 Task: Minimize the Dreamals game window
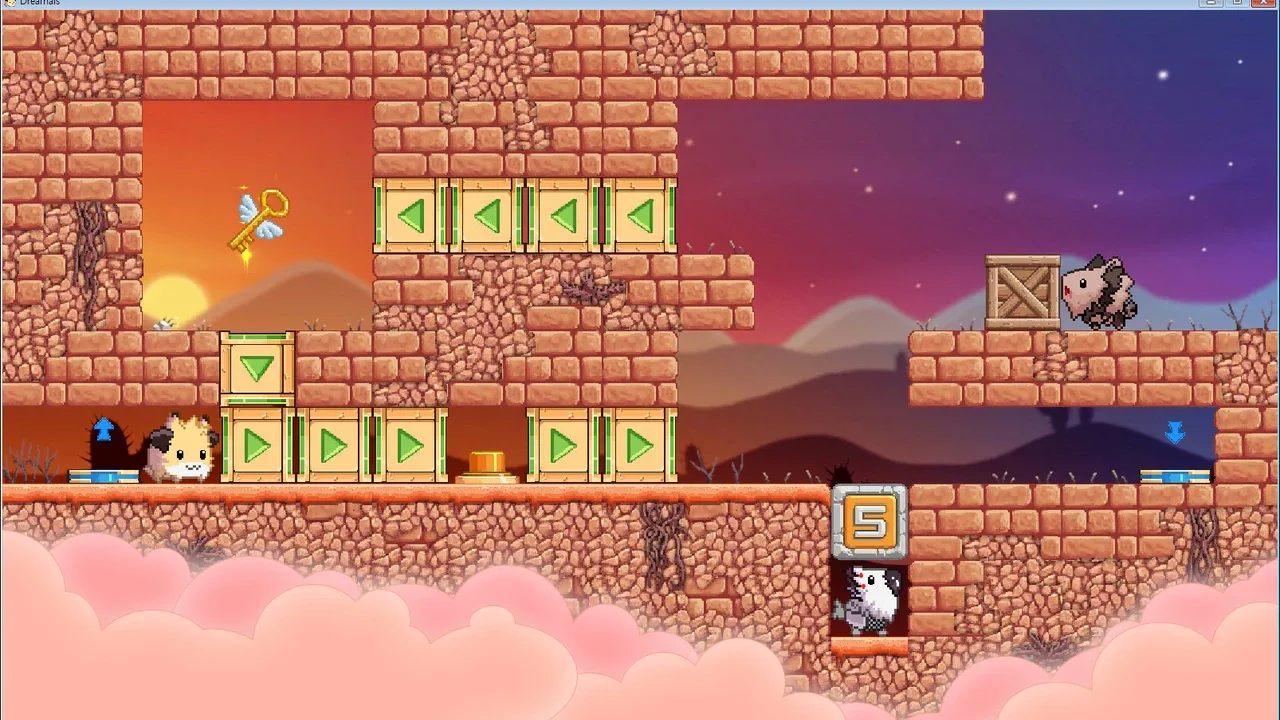coord(1213,3)
